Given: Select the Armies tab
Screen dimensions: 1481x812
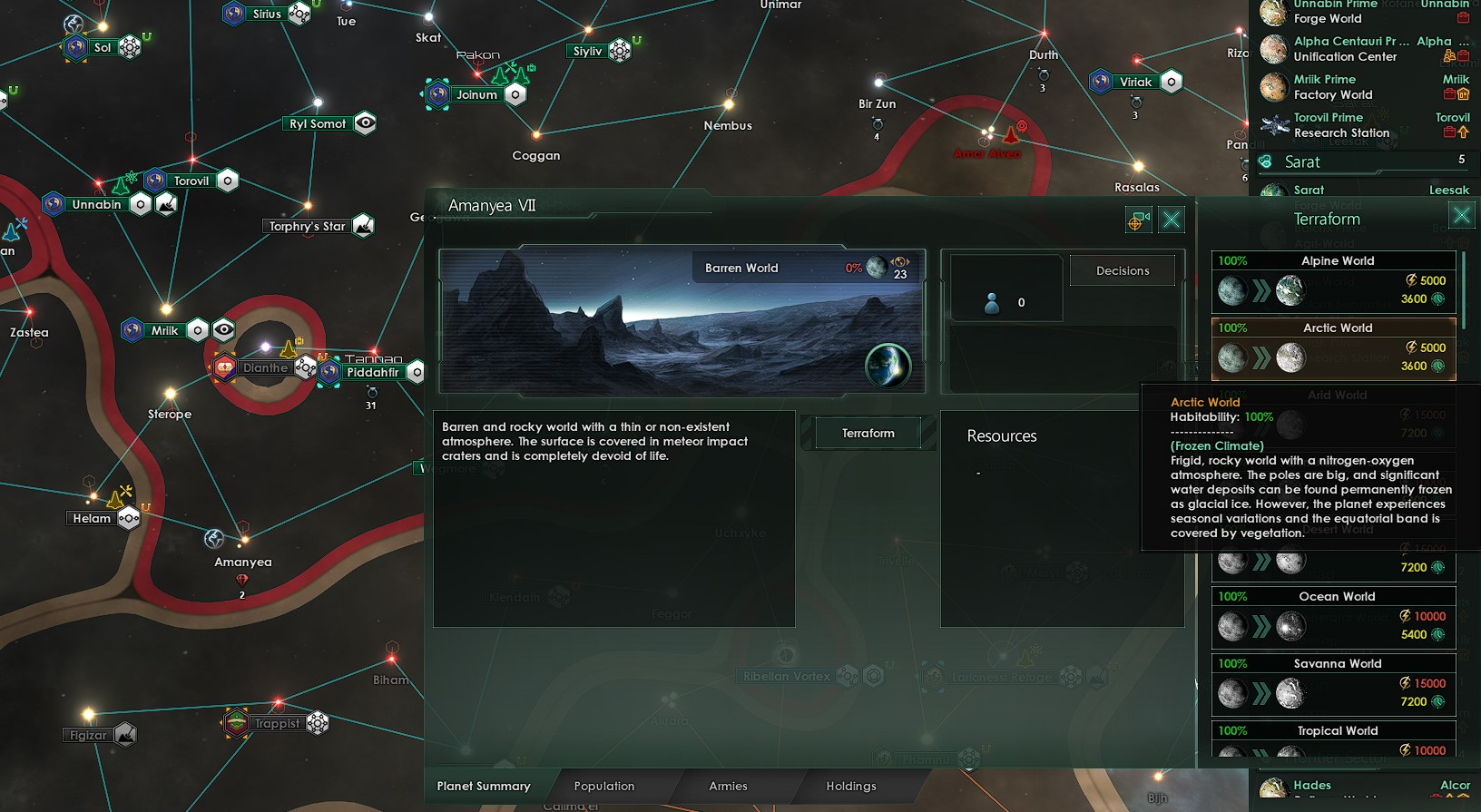Looking at the screenshot, I should [730, 786].
